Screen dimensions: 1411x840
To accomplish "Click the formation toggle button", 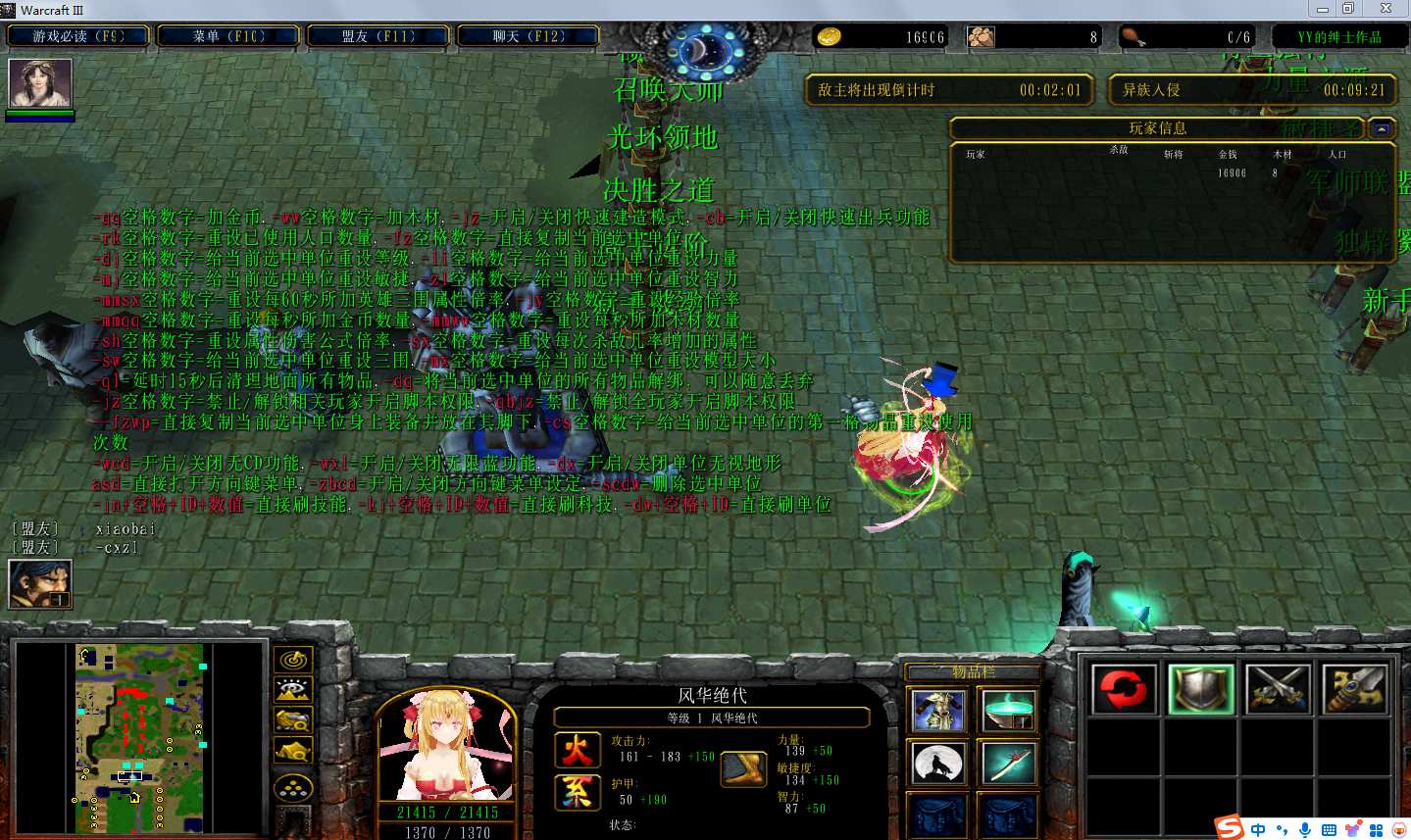I will click(x=293, y=788).
